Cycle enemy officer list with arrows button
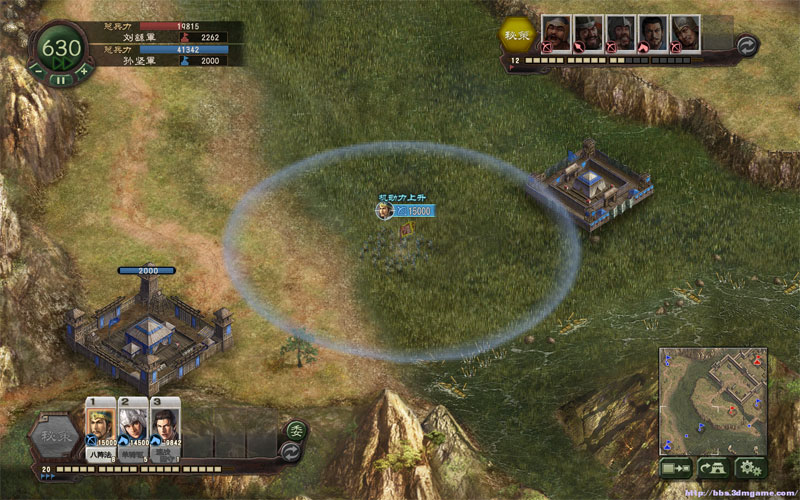This screenshot has width=800, height=500. click(744, 45)
